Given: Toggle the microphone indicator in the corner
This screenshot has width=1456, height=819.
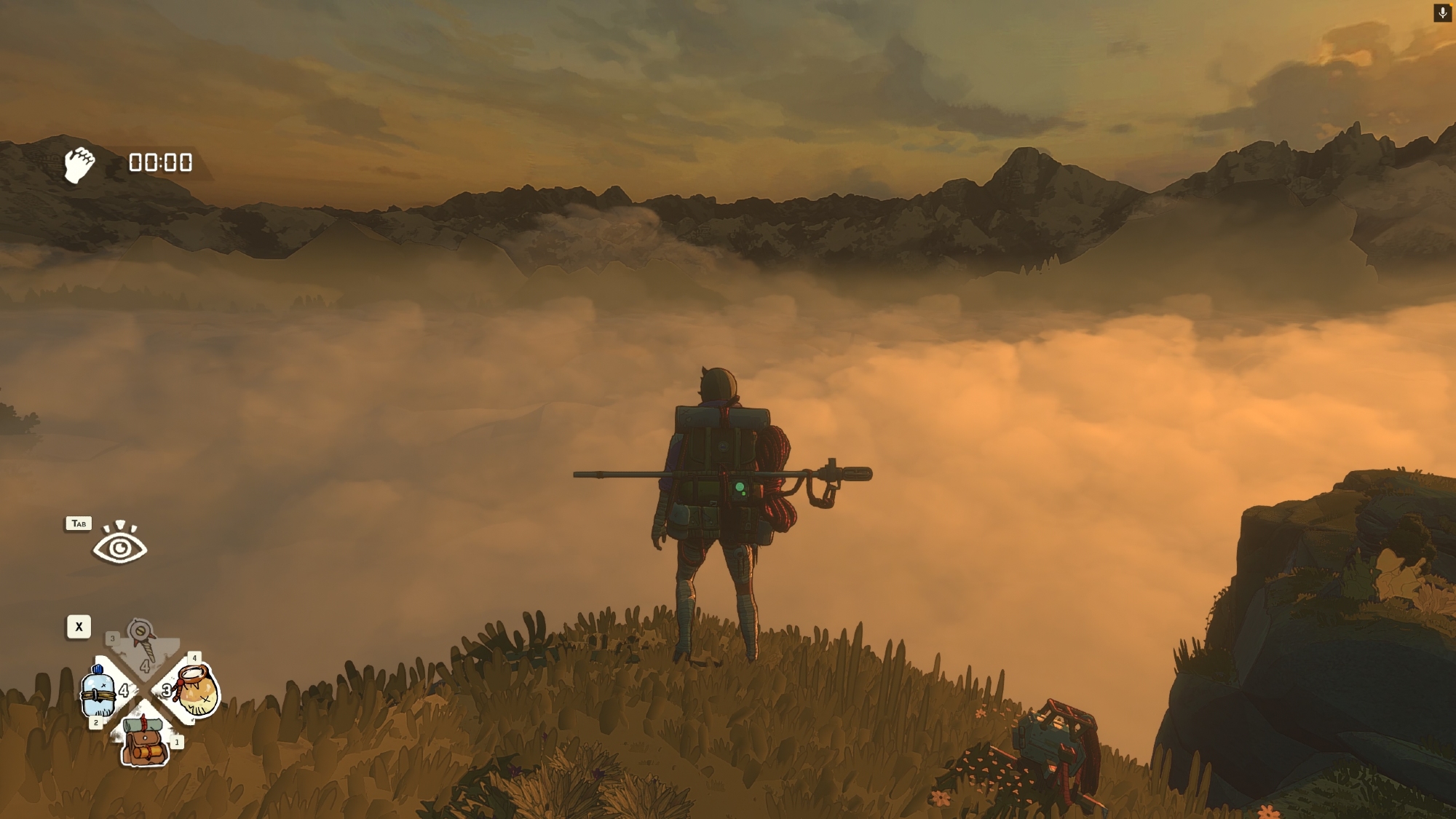Looking at the screenshot, I should 1442,12.
